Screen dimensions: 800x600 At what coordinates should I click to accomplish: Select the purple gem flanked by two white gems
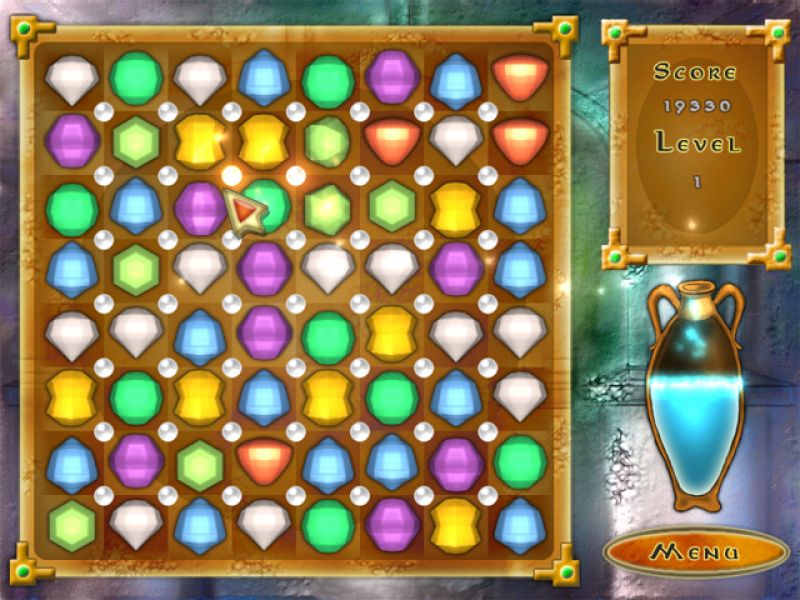(264, 267)
